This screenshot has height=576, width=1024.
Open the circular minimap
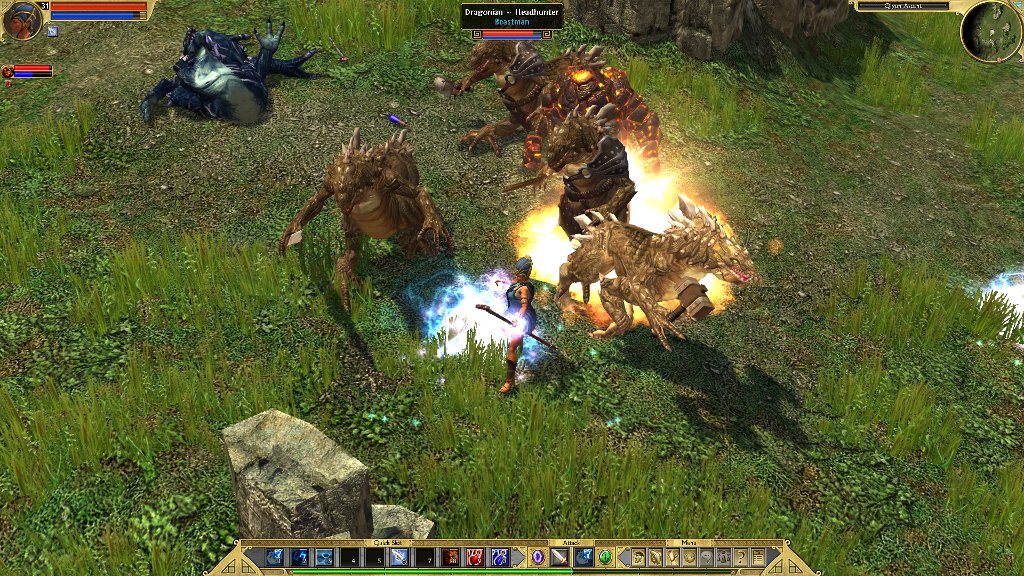(990, 31)
